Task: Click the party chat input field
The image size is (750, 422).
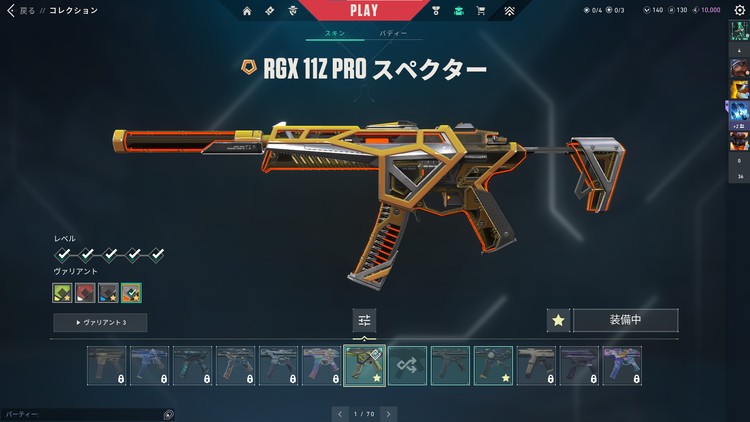Action: point(80,413)
